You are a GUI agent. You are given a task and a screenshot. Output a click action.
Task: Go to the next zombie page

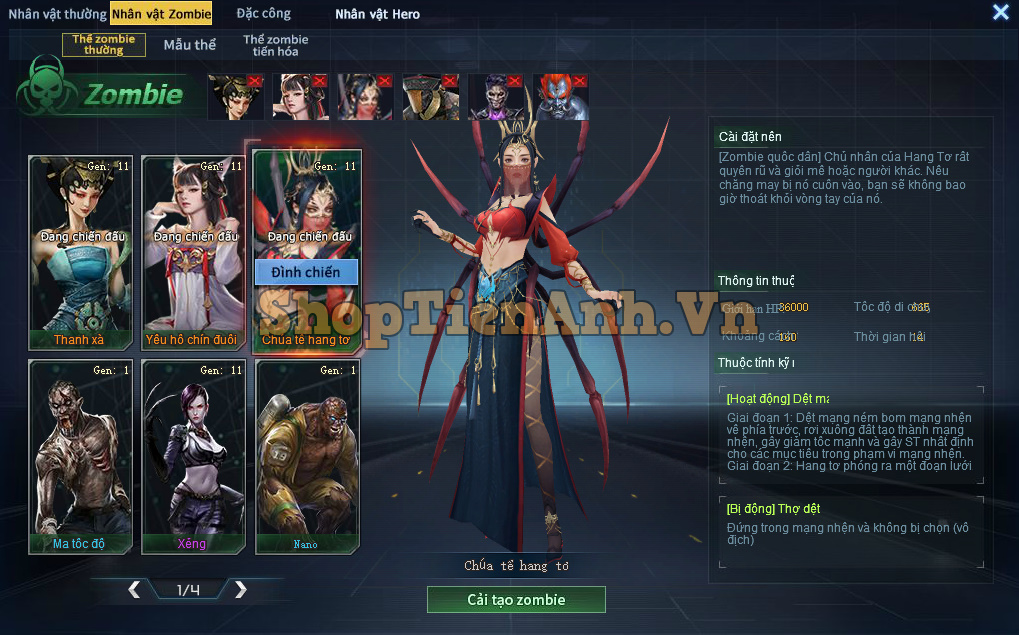pyautogui.click(x=240, y=590)
